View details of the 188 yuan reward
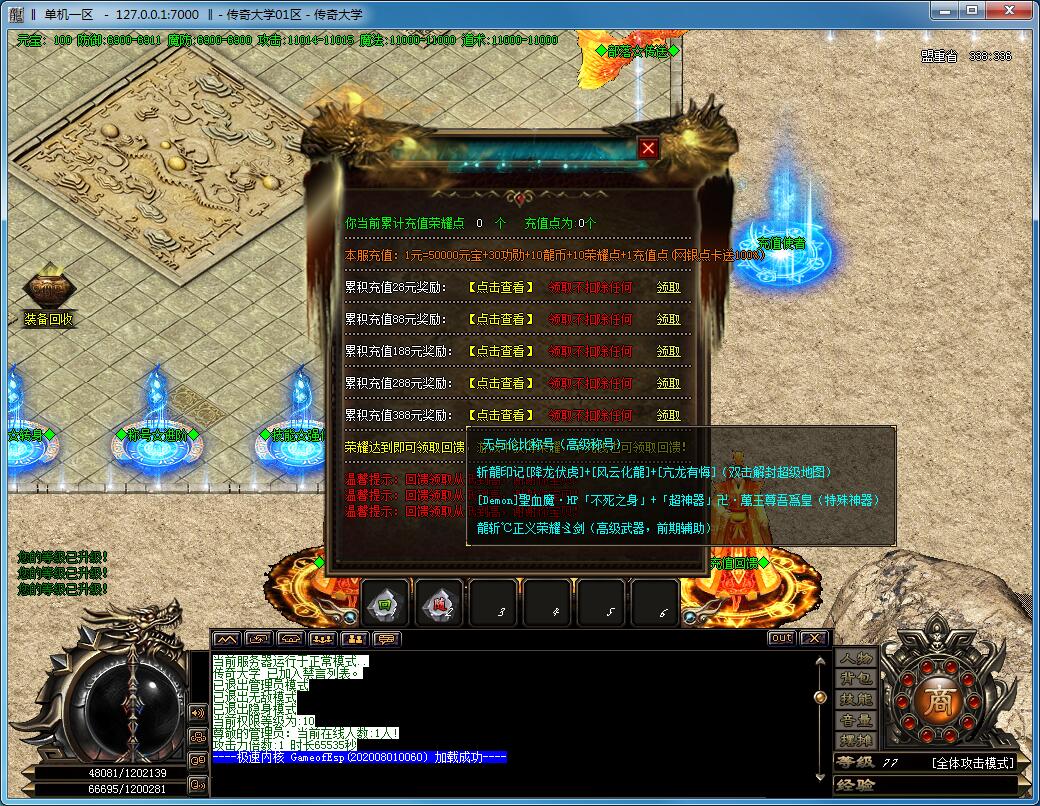Viewport: 1040px width, 806px height. (501, 351)
